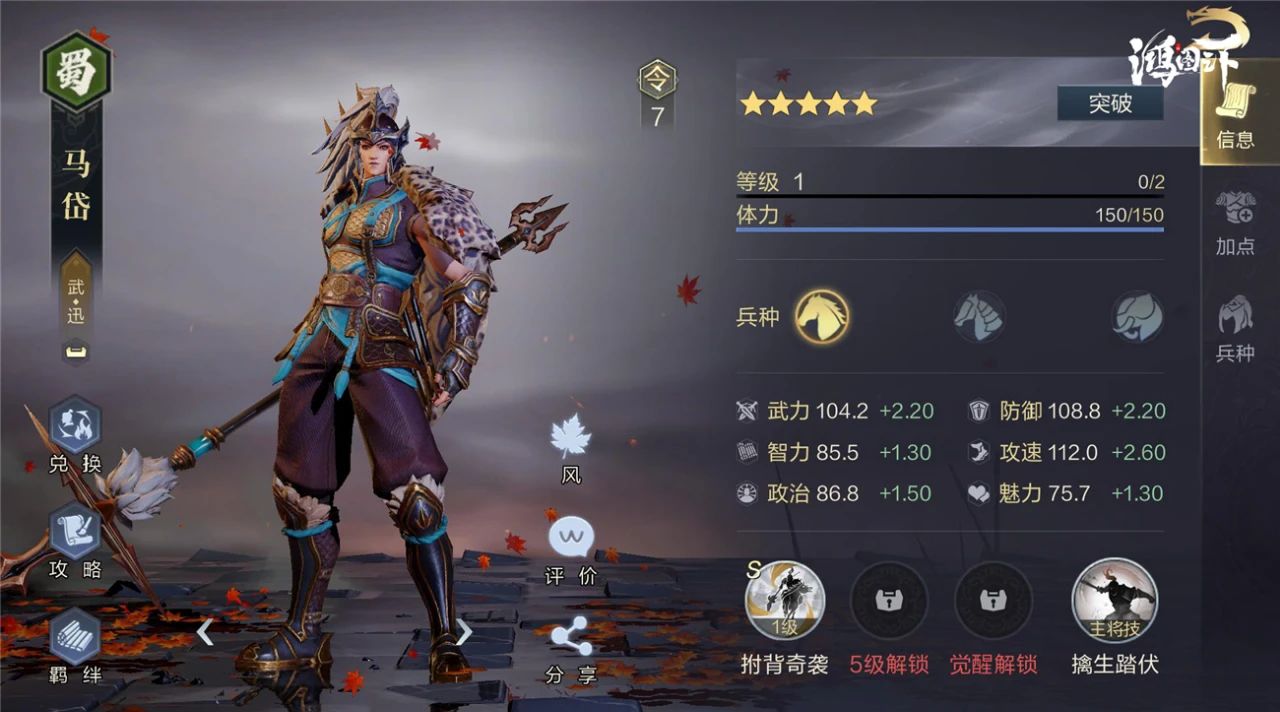Viewport: 1280px width, 712px height.
Task: Open the 兑换 exchange option
Action: pyautogui.click(x=76, y=434)
